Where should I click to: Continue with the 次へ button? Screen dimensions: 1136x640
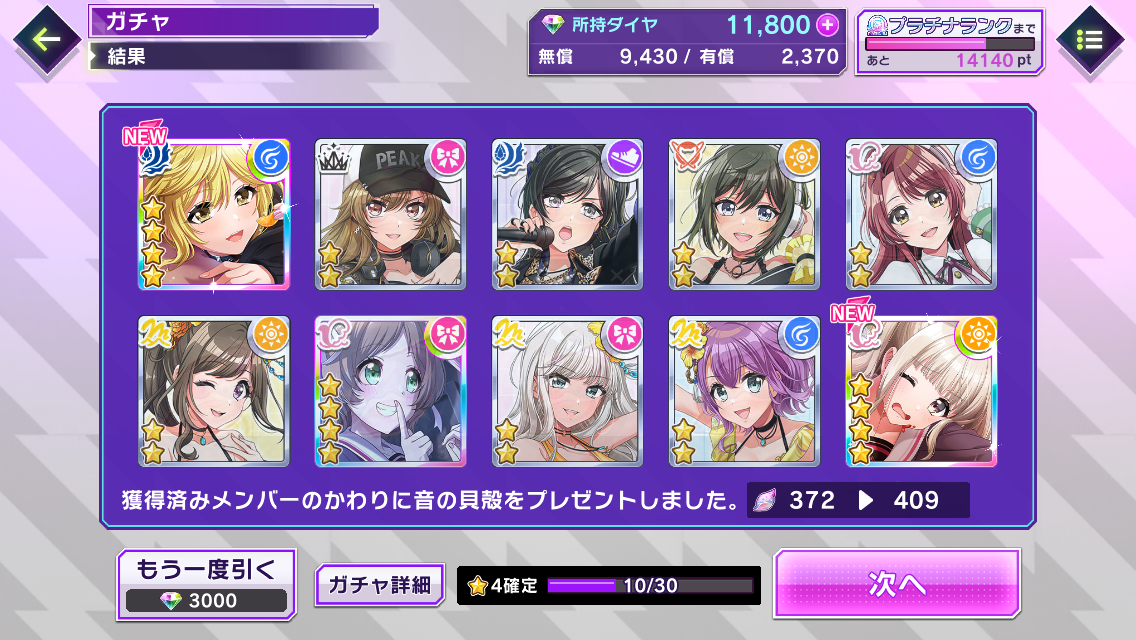(x=896, y=584)
